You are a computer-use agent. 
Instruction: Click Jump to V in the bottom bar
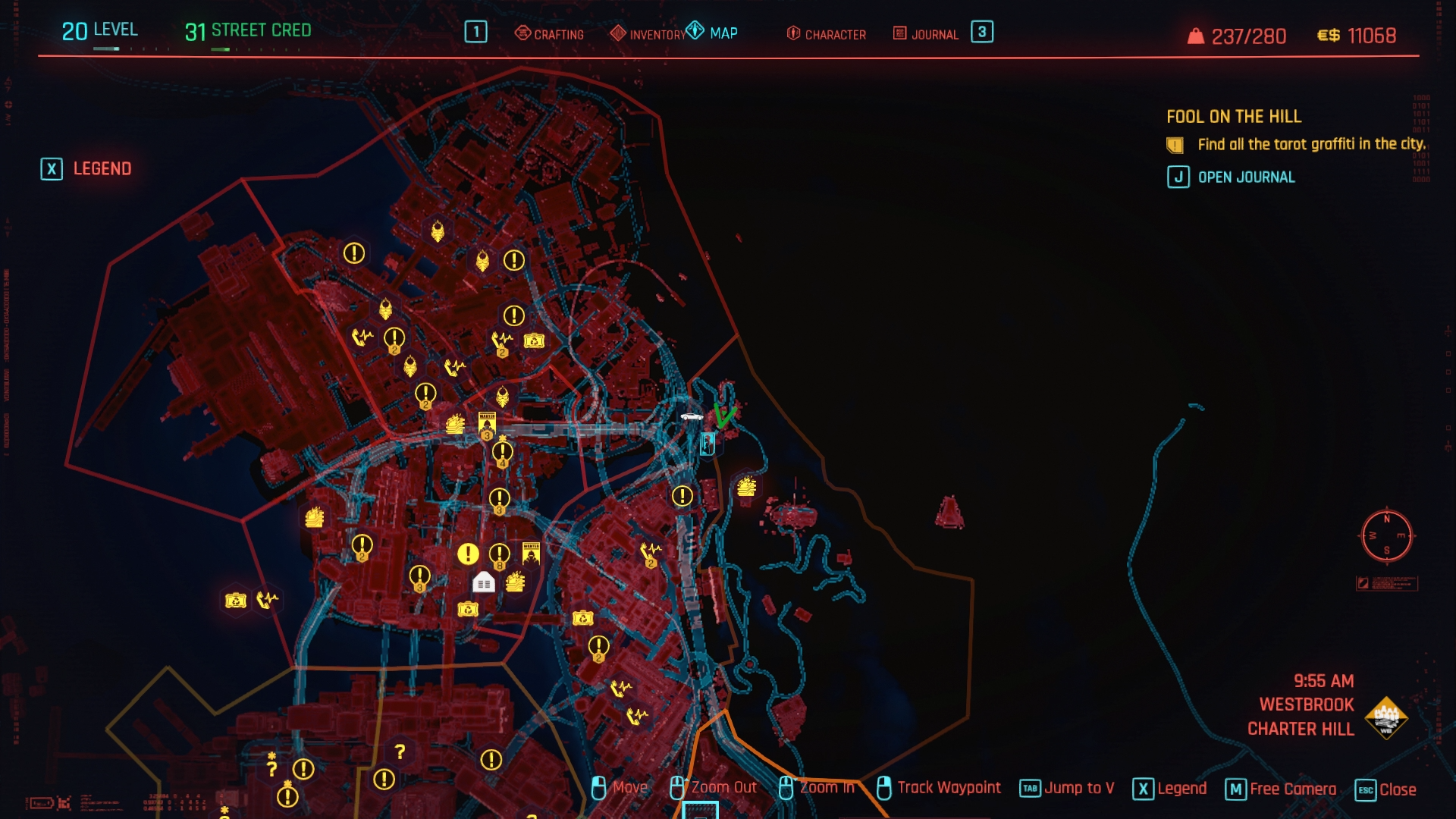[1067, 789]
